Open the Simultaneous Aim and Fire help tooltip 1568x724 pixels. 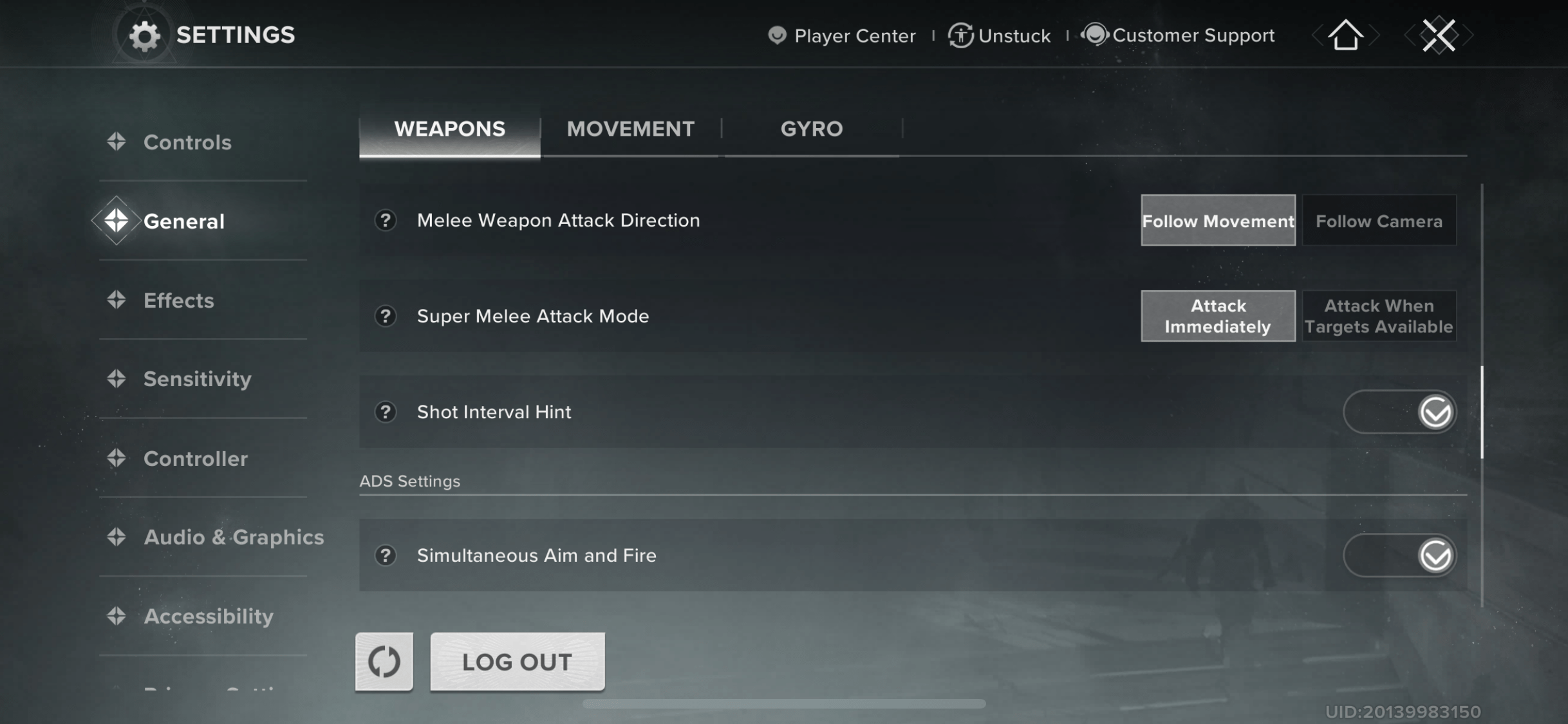386,555
